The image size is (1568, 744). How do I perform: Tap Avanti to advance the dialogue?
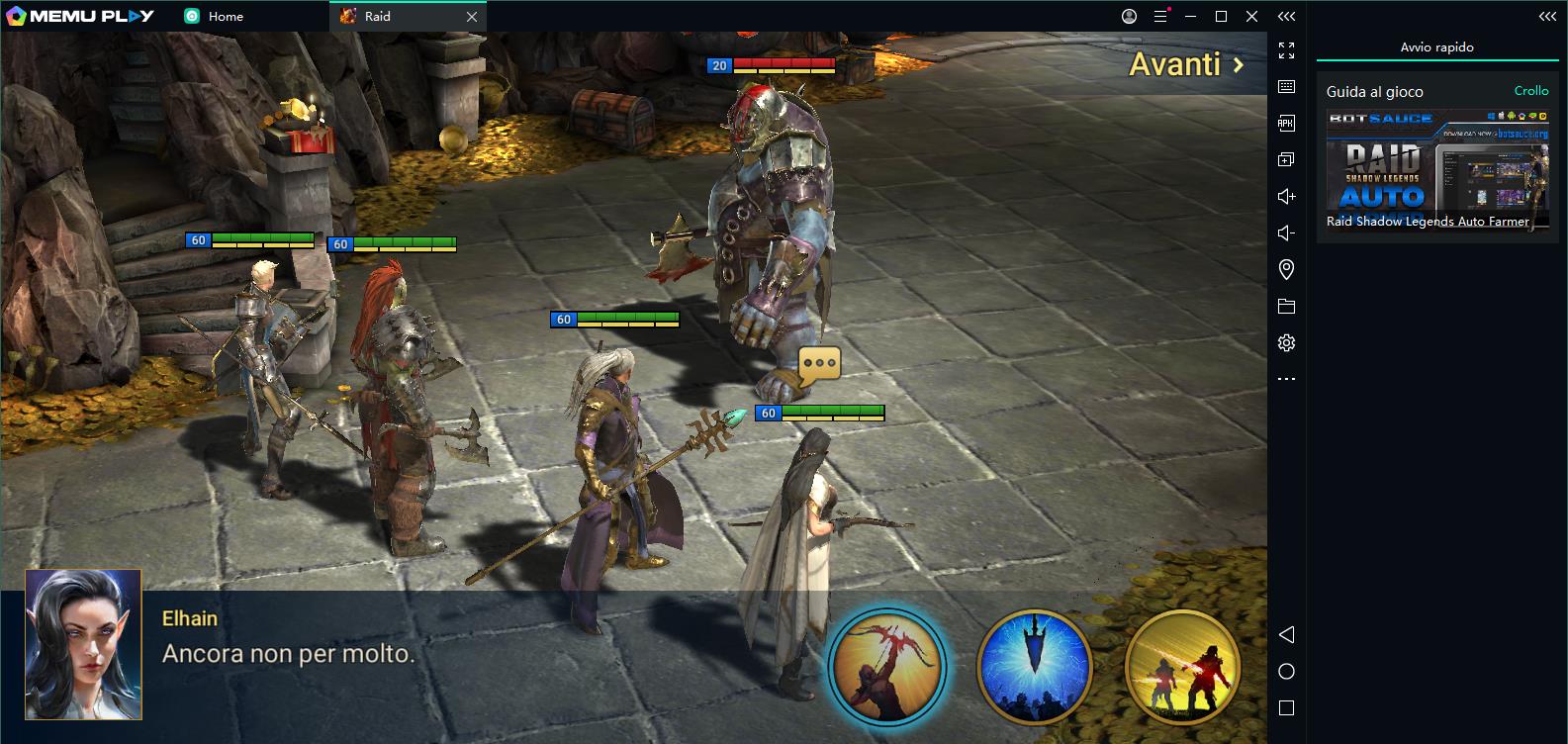click(x=1185, y=65)
